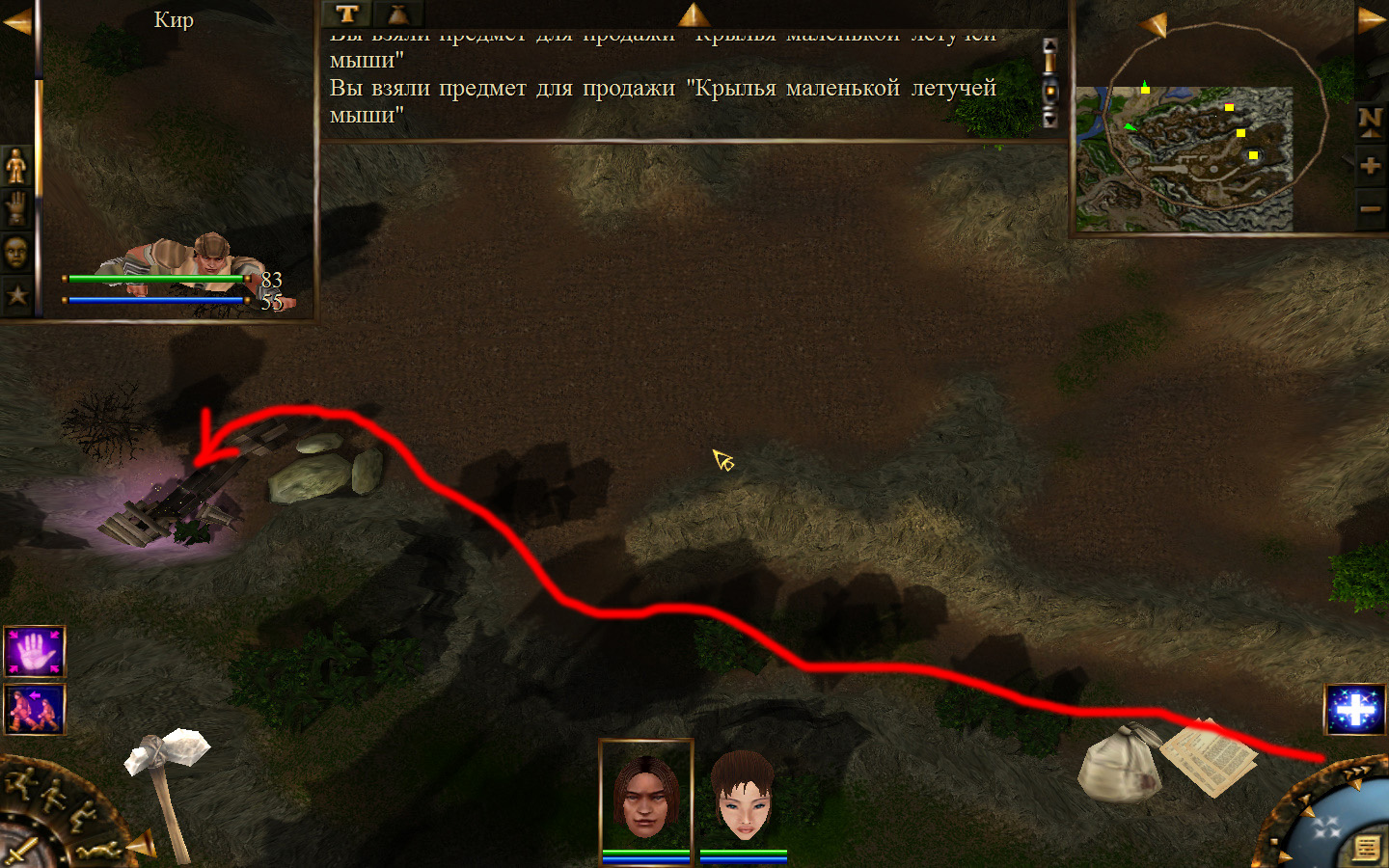Screen dimensions: 1389x868
Task: Select the dark-haired male hero portrait
Action: pyautogui.click(x=646, y=796)
